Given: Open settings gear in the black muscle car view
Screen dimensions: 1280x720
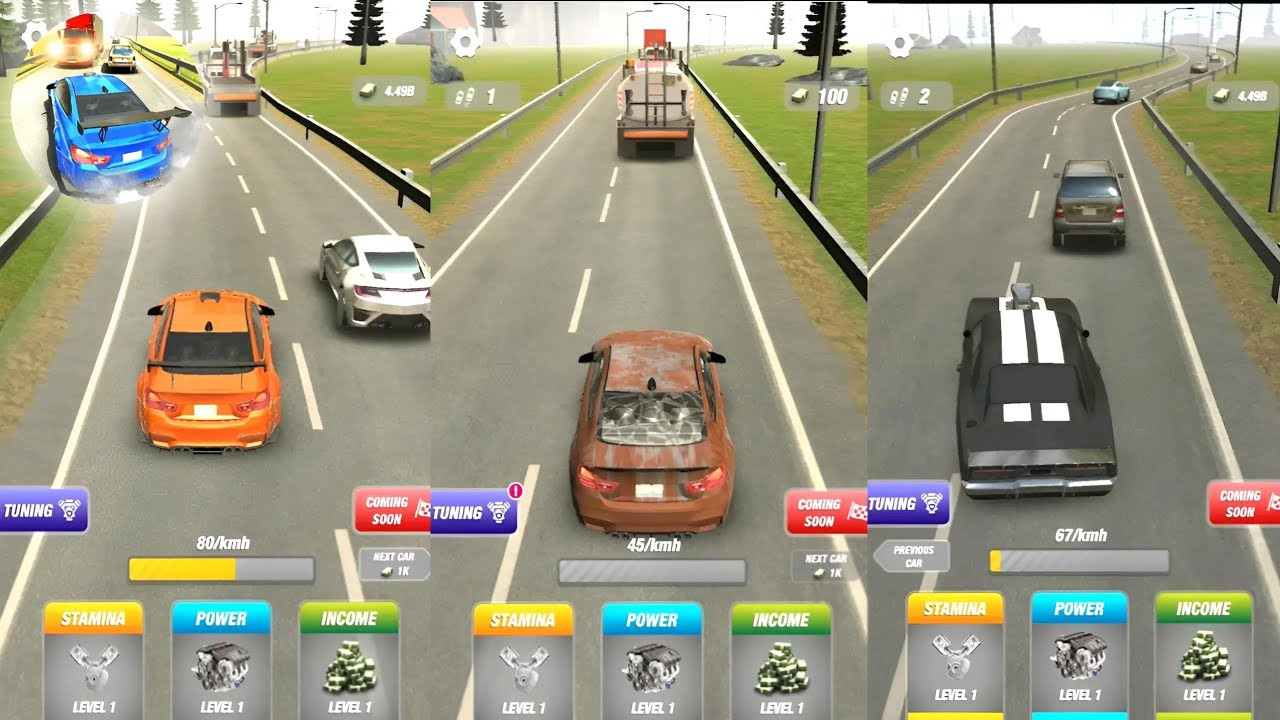Looking at the screenshot, I should click(x=900, y=45).
